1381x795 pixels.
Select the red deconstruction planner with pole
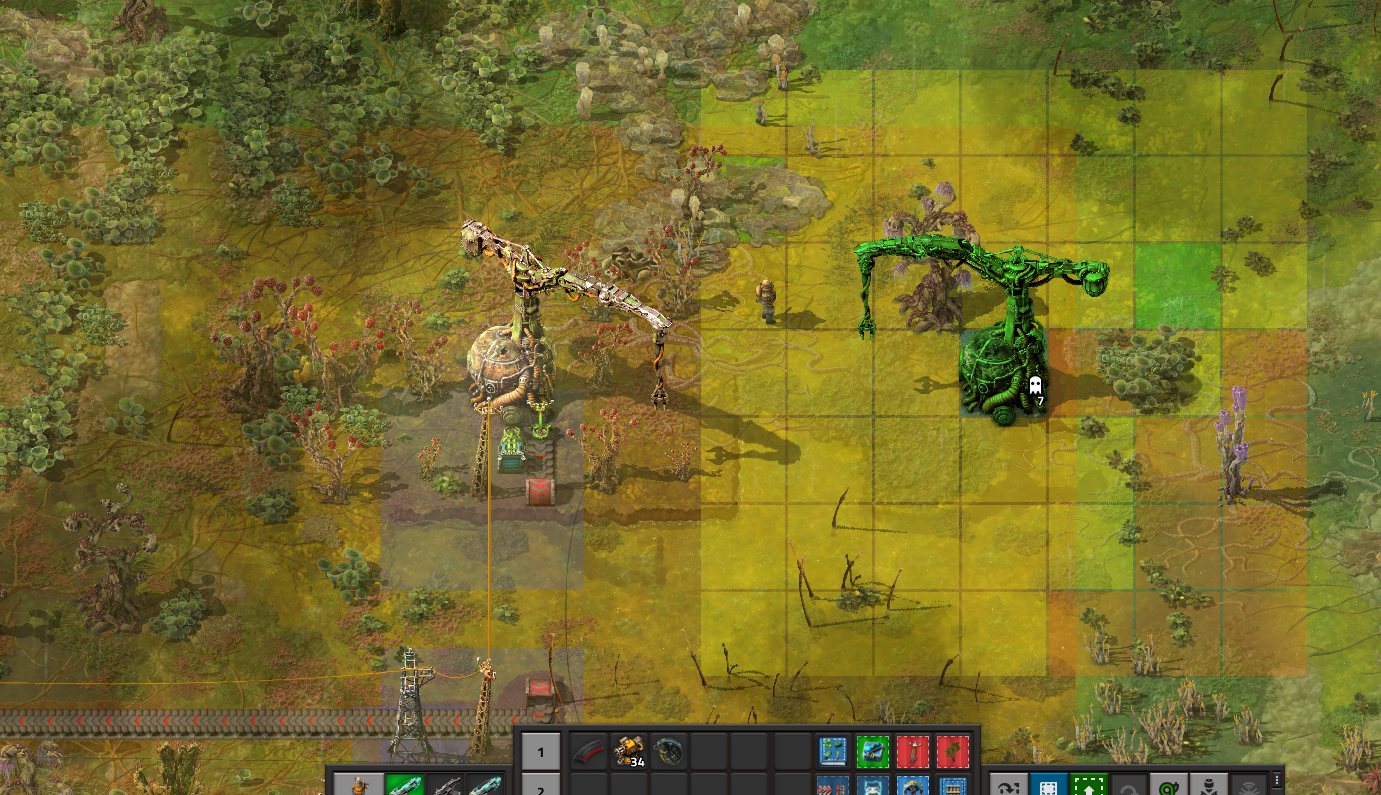912,751
